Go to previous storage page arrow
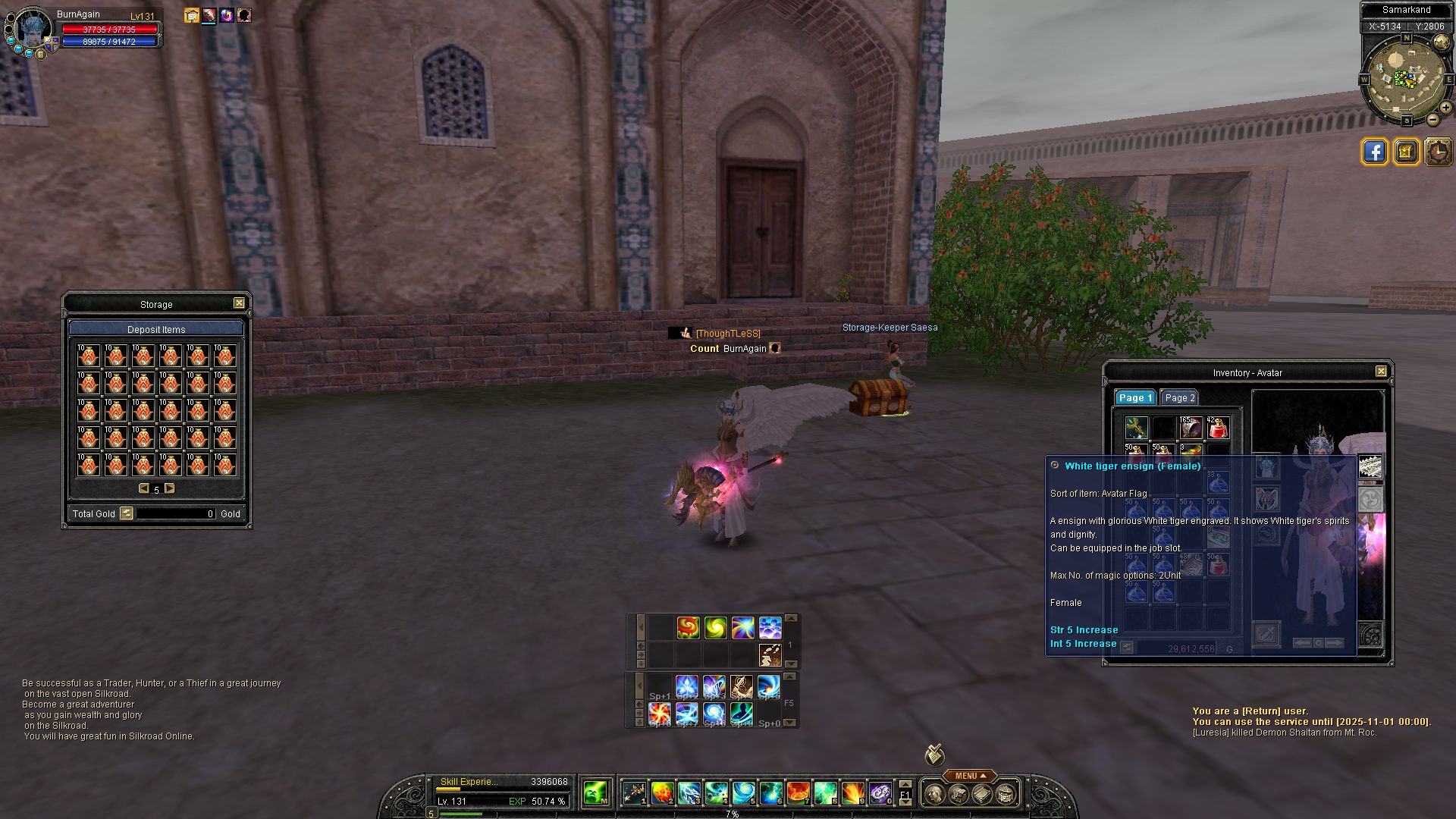The width and height of the screenshot is (1456, 819). click(143, 489)
